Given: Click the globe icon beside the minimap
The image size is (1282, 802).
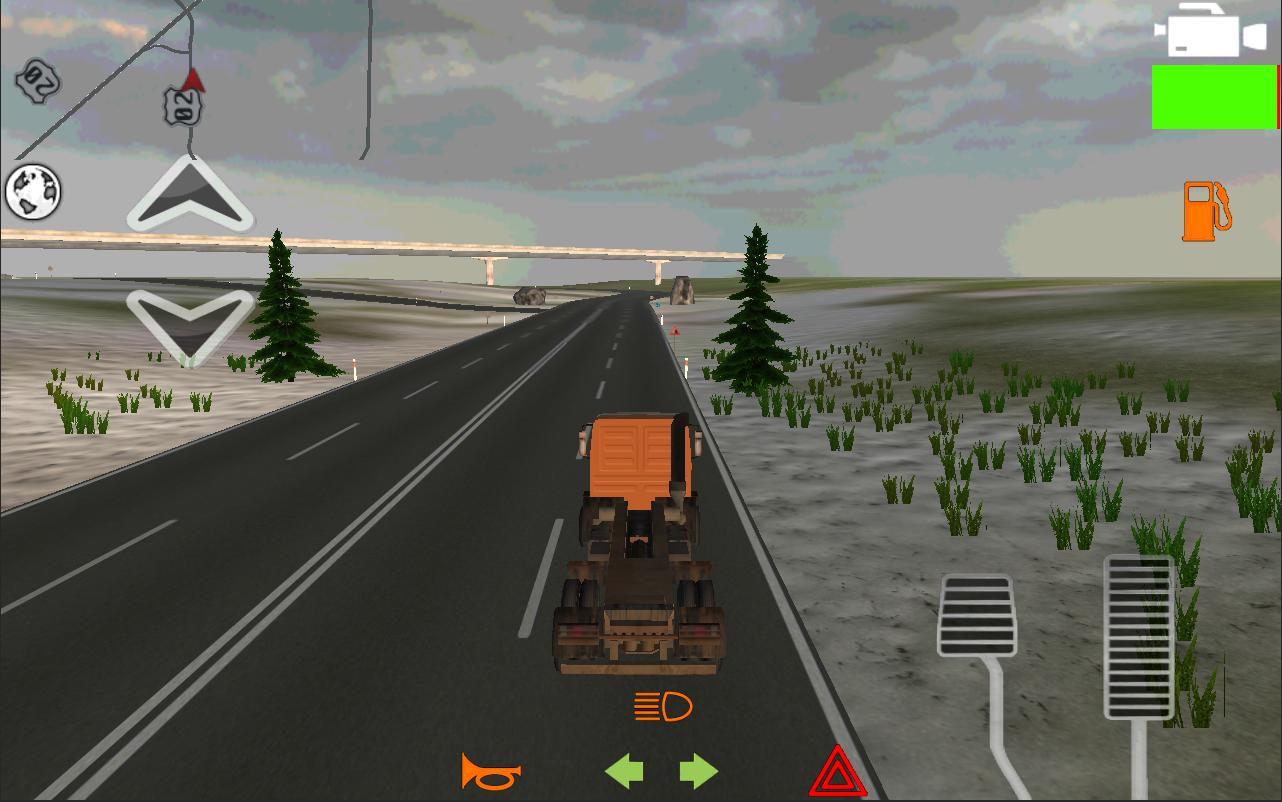Looking at the screenshot, I should click(x=33, y=190).
